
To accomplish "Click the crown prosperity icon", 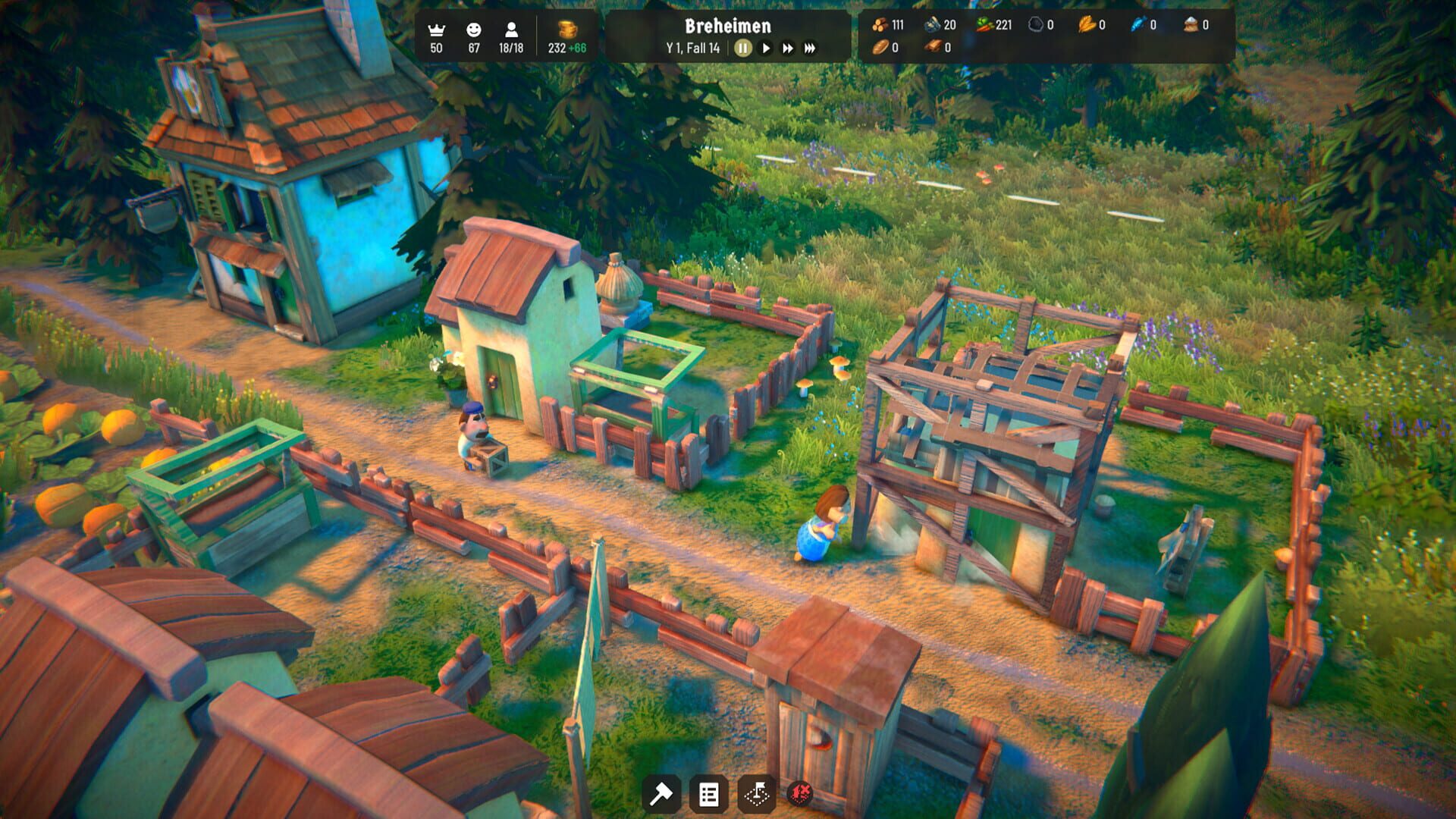I will (436, 30).
